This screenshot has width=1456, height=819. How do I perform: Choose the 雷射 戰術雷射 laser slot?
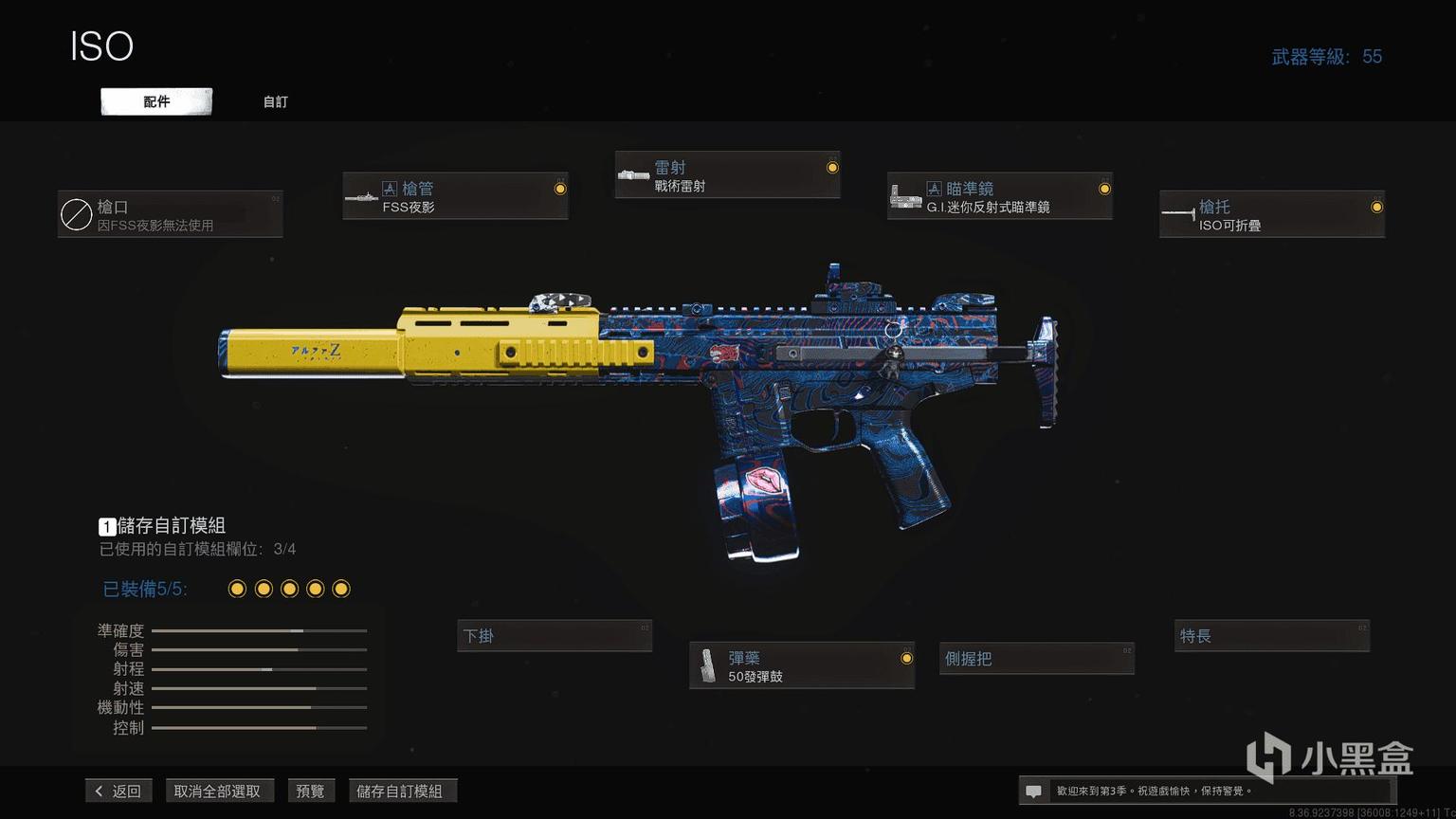coord(727,175)
